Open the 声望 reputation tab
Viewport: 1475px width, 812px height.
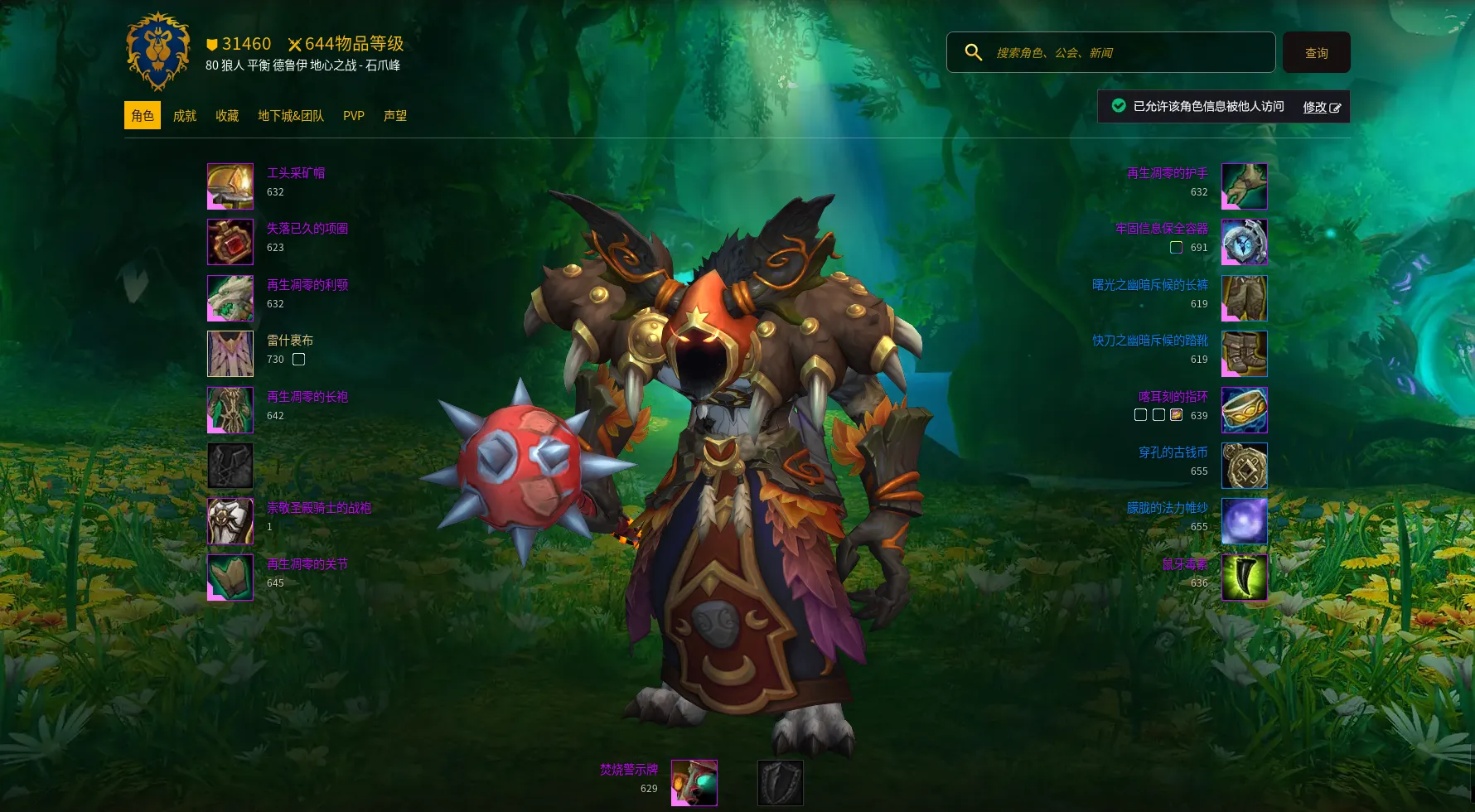pos(395,116)
